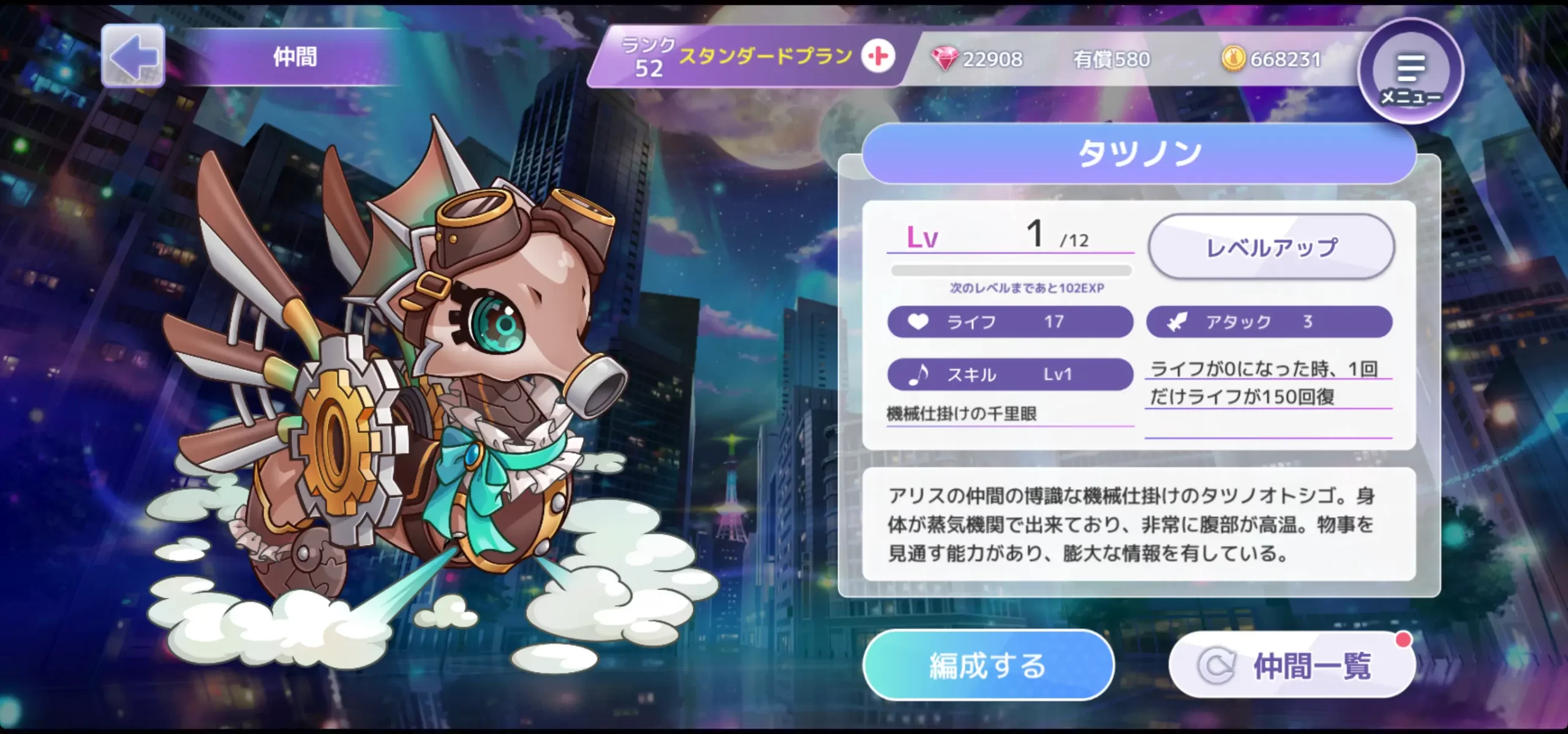
Task: Select 編成する to add to team
Action: [987, 665]
